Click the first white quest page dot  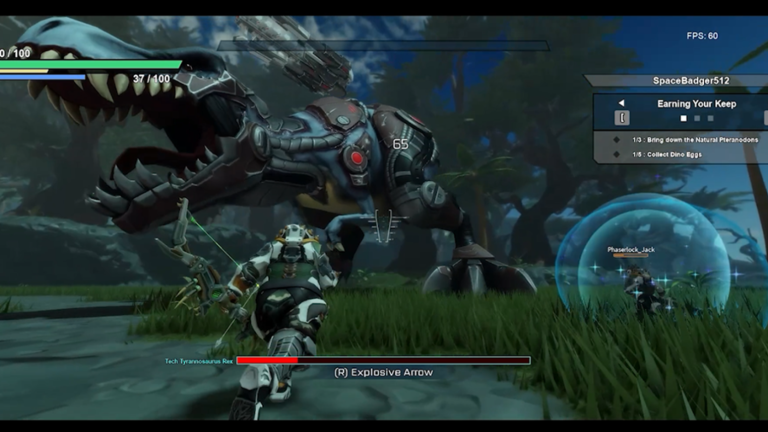[x=684, y=118]
